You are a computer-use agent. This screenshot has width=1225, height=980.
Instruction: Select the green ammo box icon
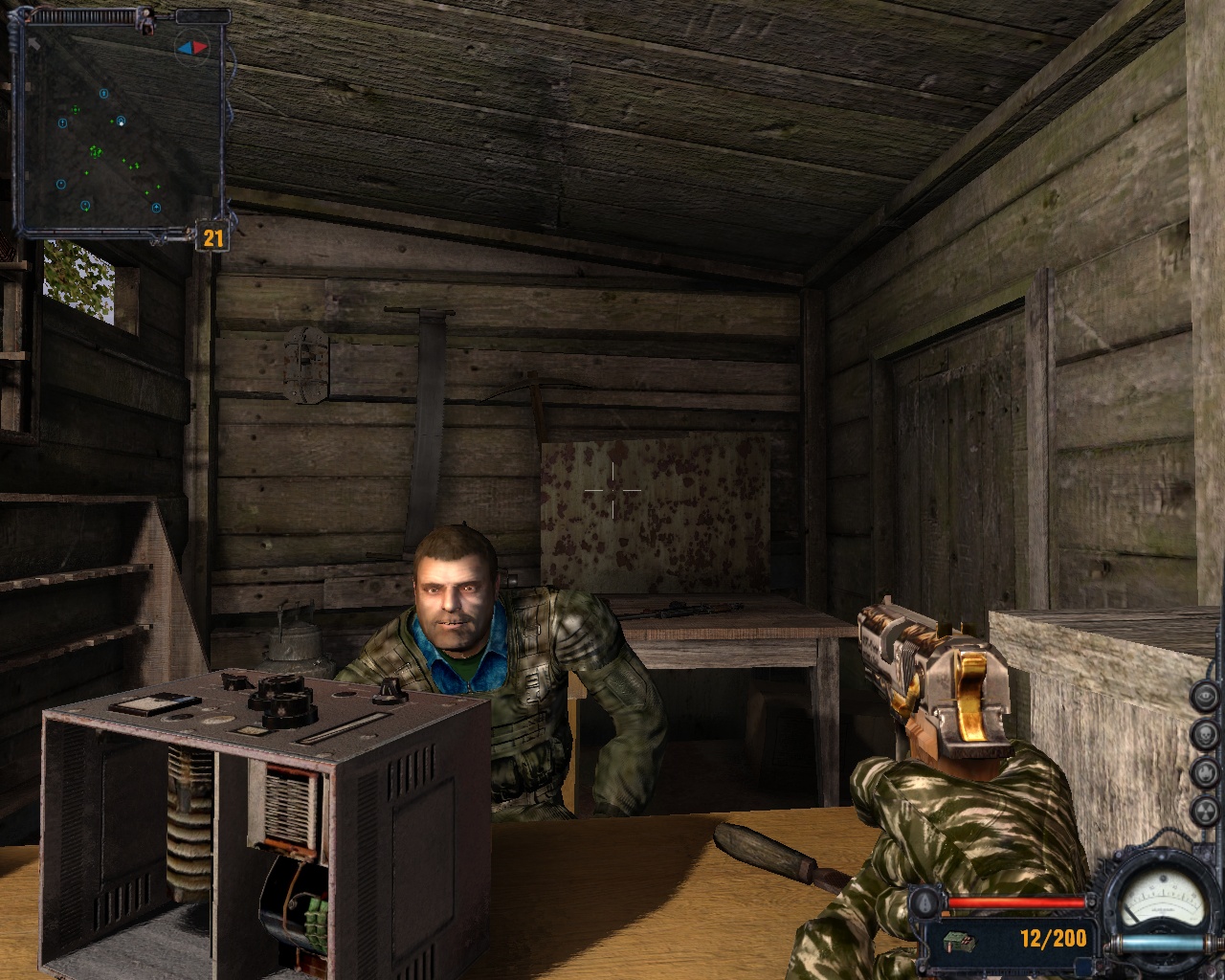point(958,941)
